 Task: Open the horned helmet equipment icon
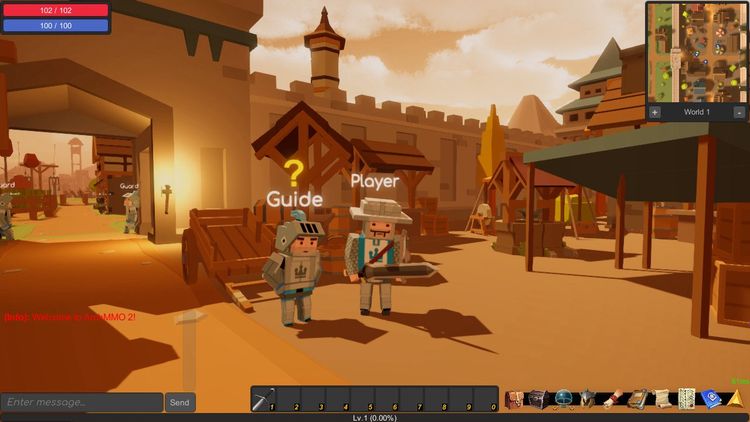[588, 399]
